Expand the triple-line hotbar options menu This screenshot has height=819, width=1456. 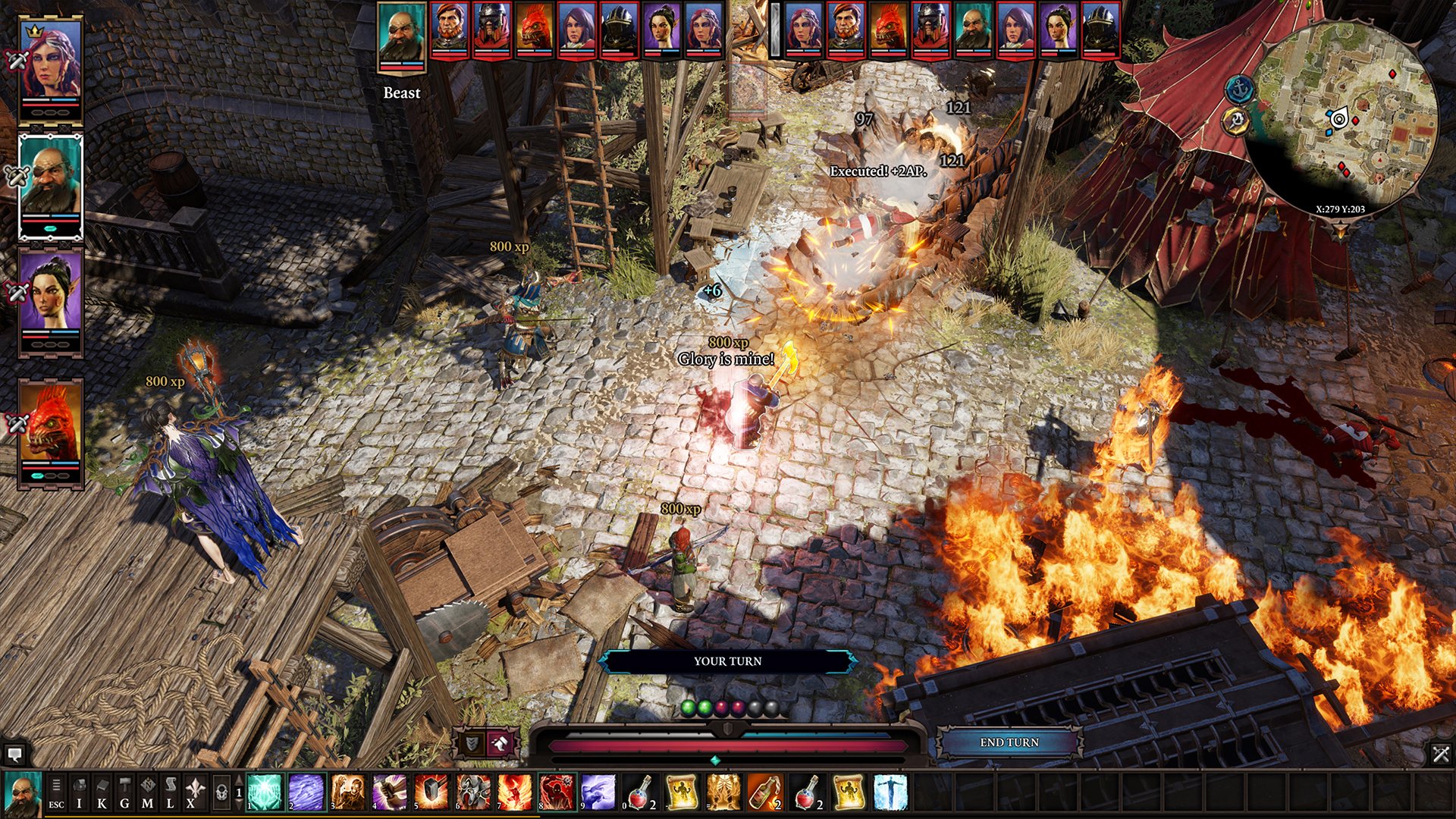point(56,785)
